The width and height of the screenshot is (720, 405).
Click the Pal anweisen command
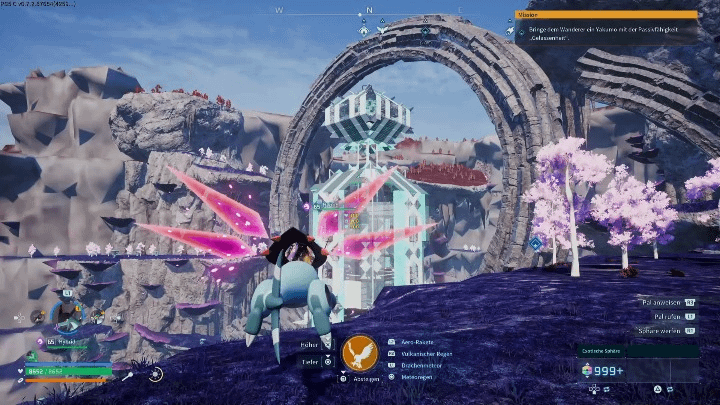(661, 301)
